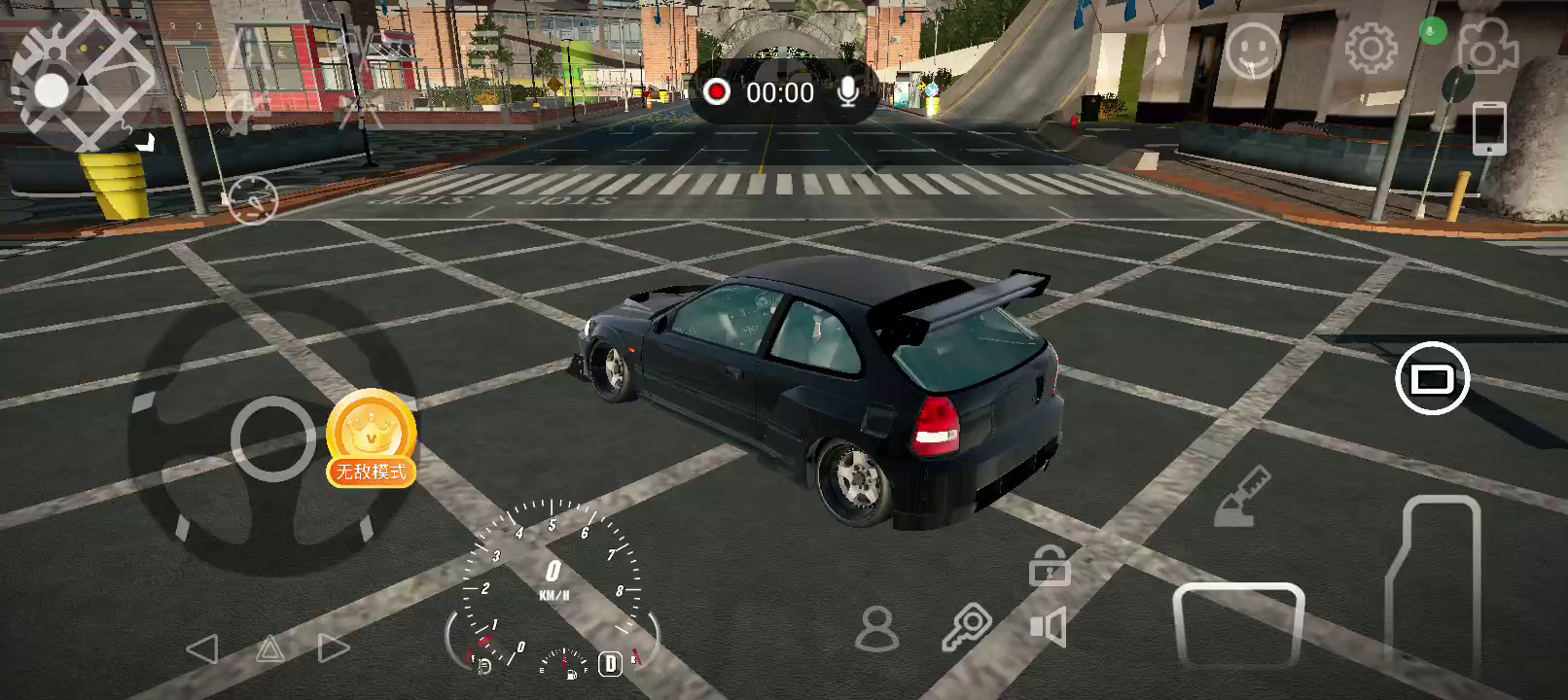
Task: Toggle the hazard warning lights triangle
Action: tap(269, 649)
